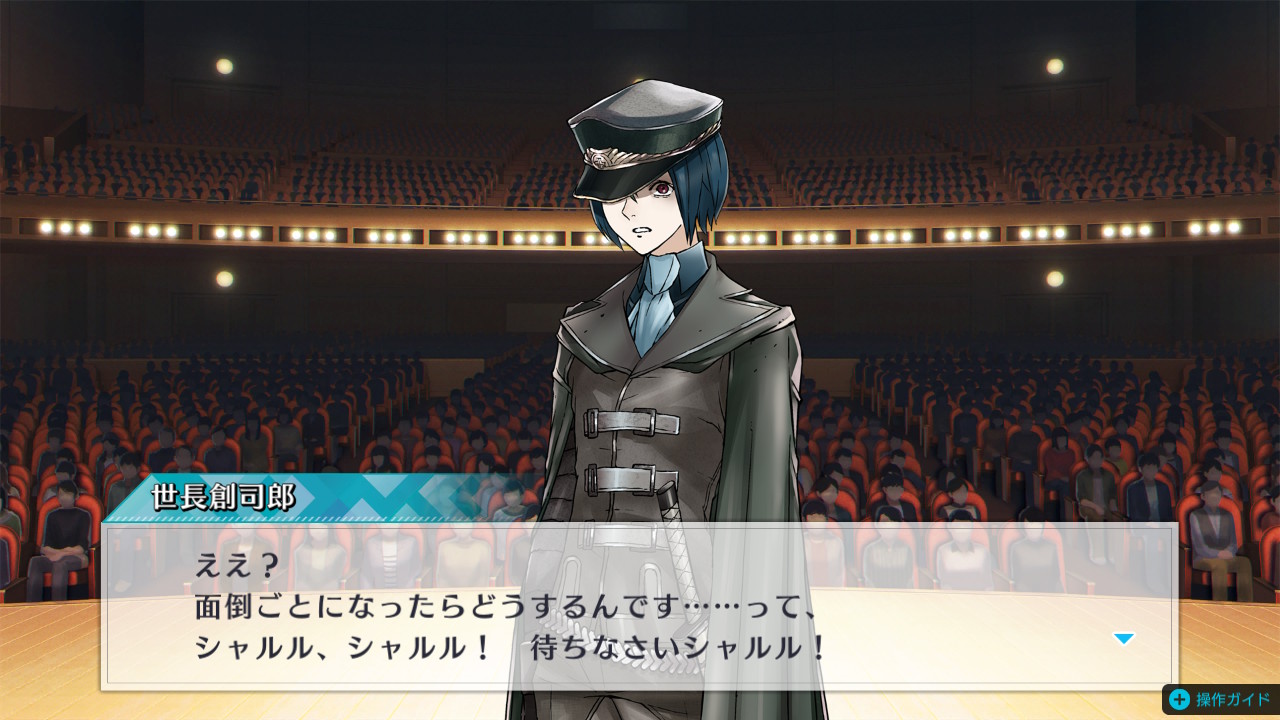Open the 操作ガイド controls guide
Screen dimensions: 1280x720
point(1220,699)
